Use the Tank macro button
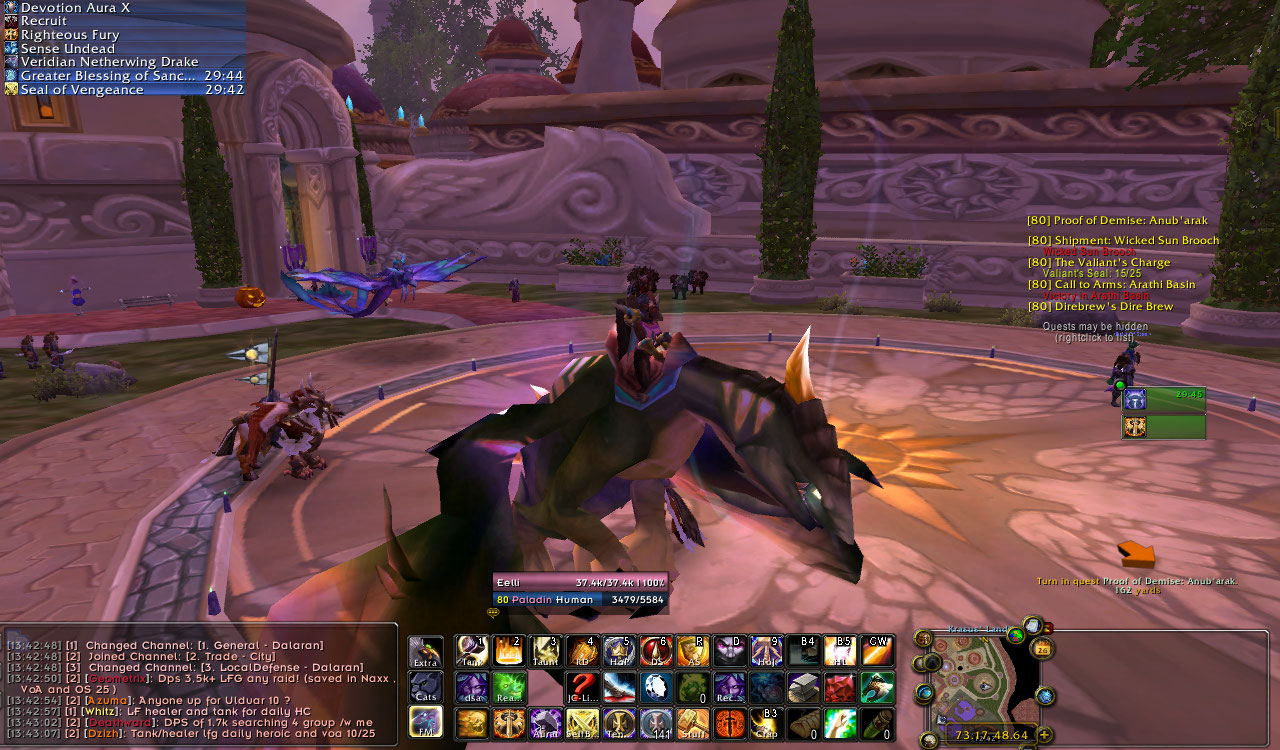The image size is (1280, 750). click(x=472, y=651)
